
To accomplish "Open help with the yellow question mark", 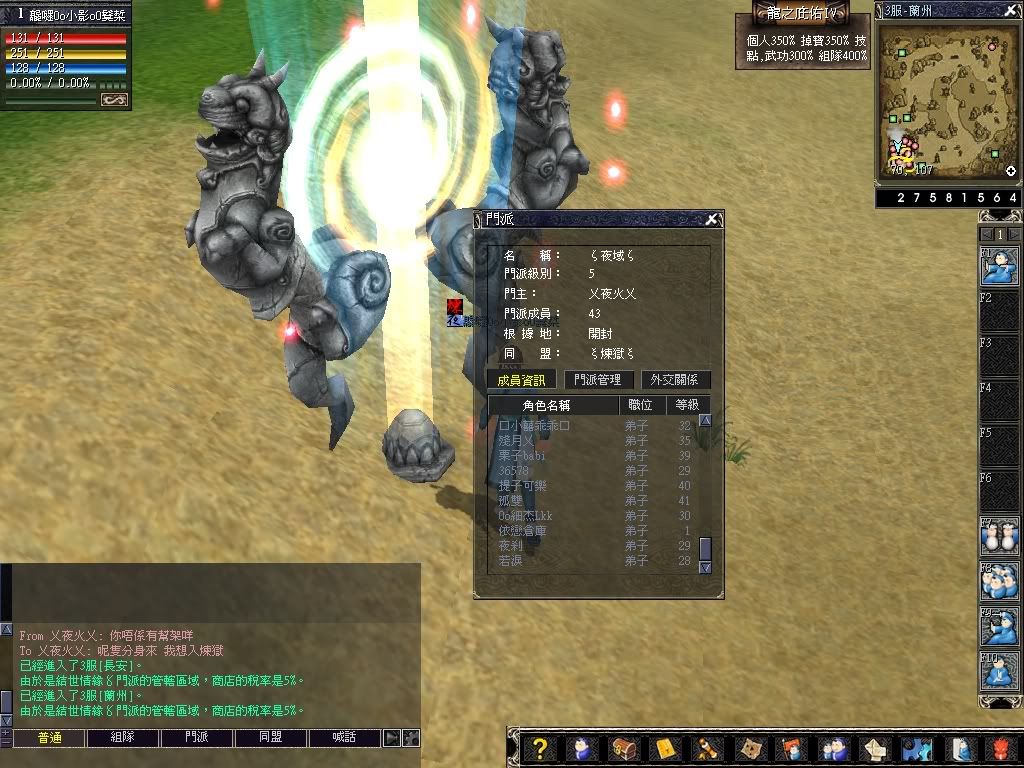I will click(x=539, y=749).
